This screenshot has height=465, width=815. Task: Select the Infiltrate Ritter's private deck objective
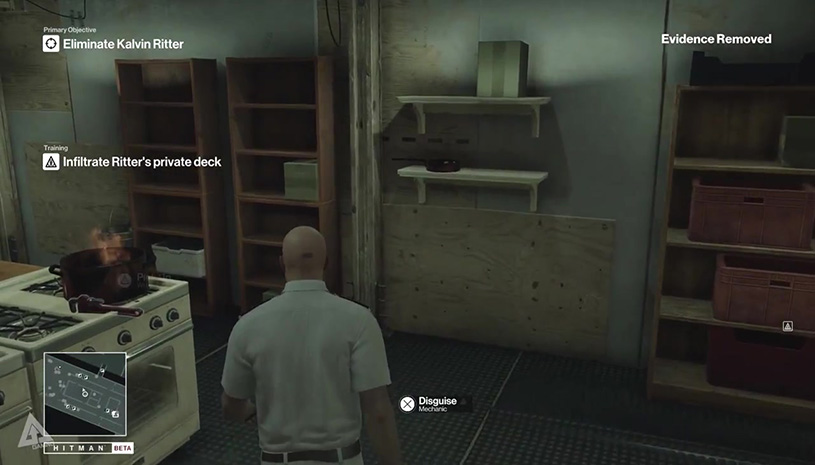tap(141, 161)
